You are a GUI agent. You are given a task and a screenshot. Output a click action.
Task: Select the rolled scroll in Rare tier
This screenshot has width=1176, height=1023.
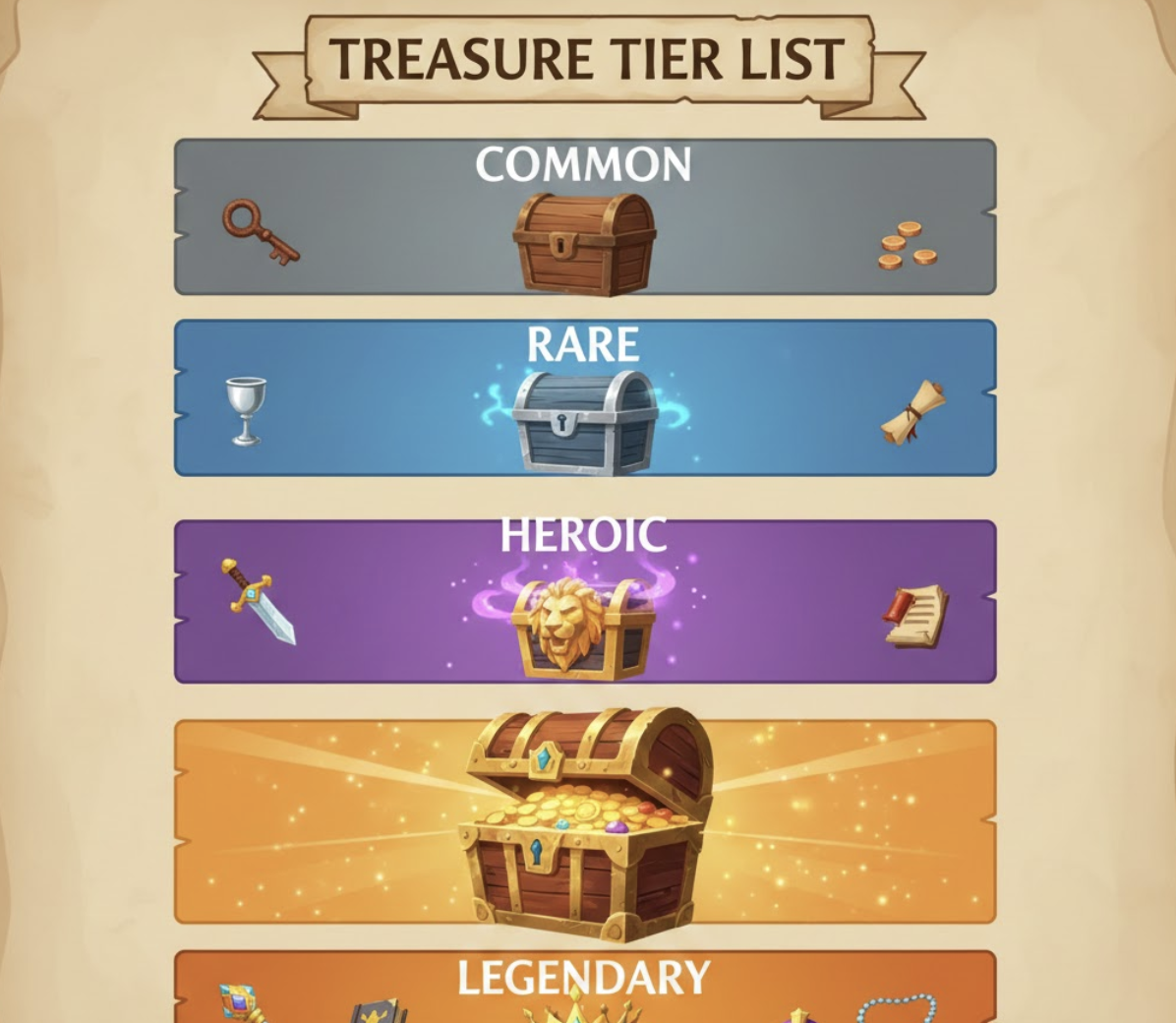[913, 412]
